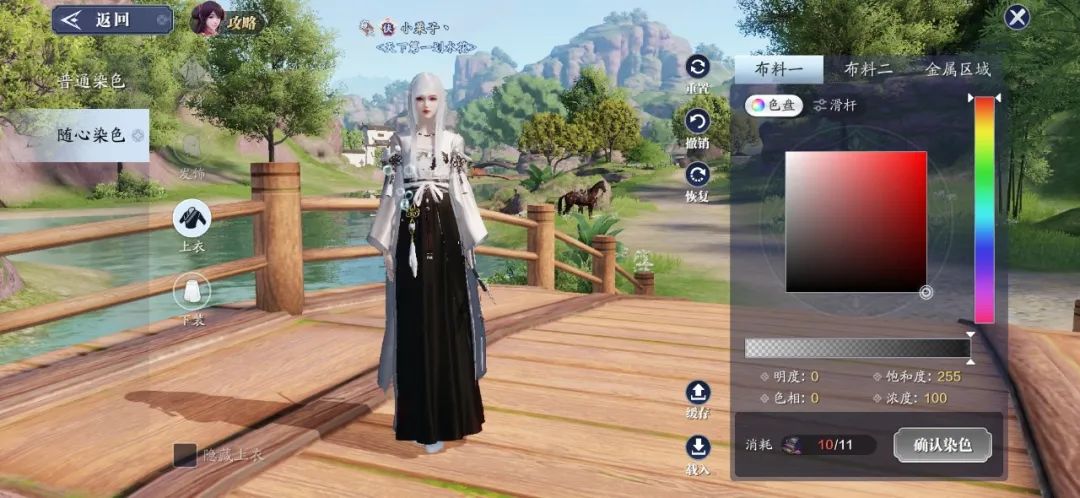The height and width of the screenshot is (498, 1080).
Task: Confirm dyeing with 确认染色
Action: (x=942, y=444)
